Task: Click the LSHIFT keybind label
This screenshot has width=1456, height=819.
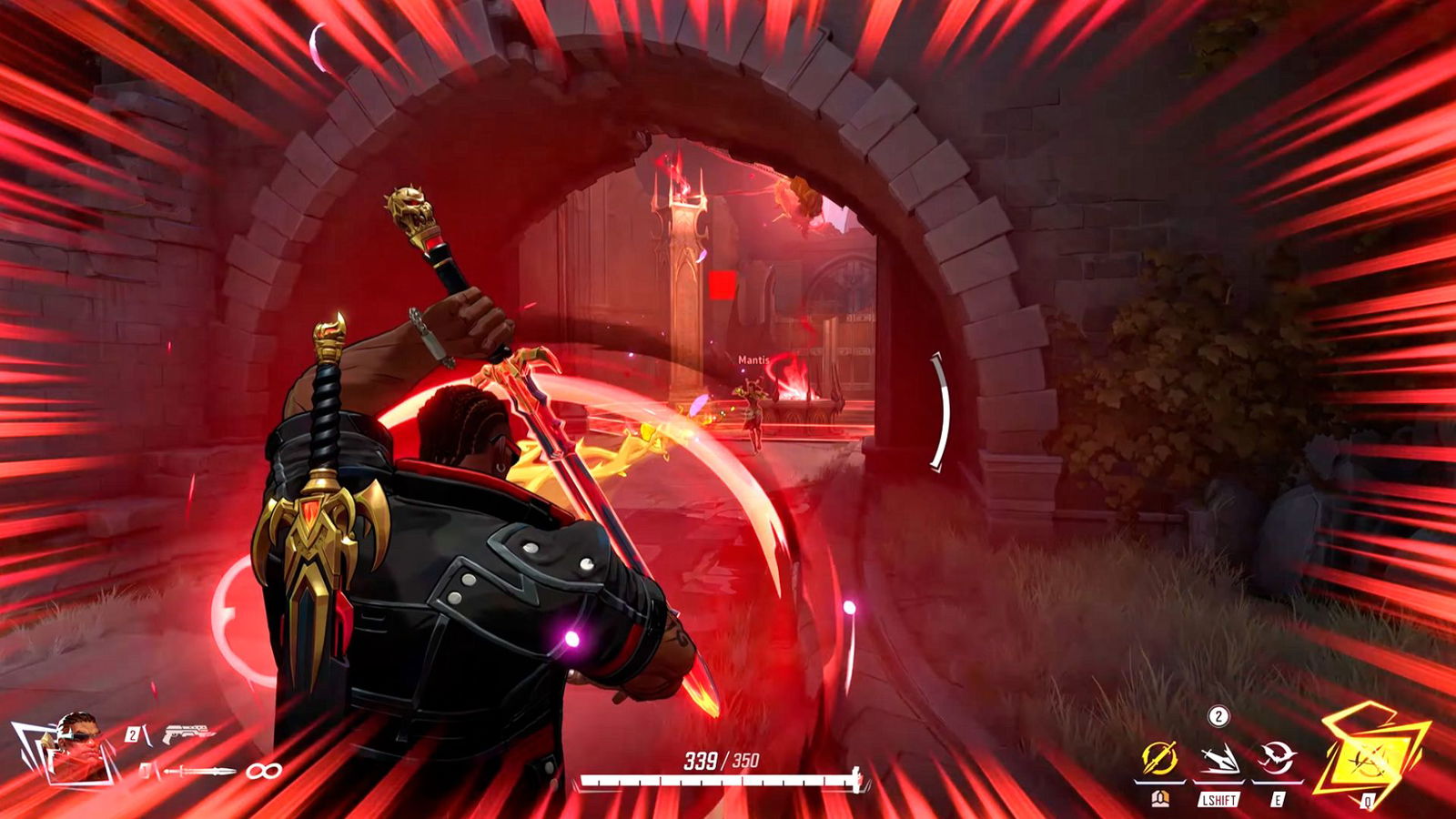Action: pos(1218,800)
